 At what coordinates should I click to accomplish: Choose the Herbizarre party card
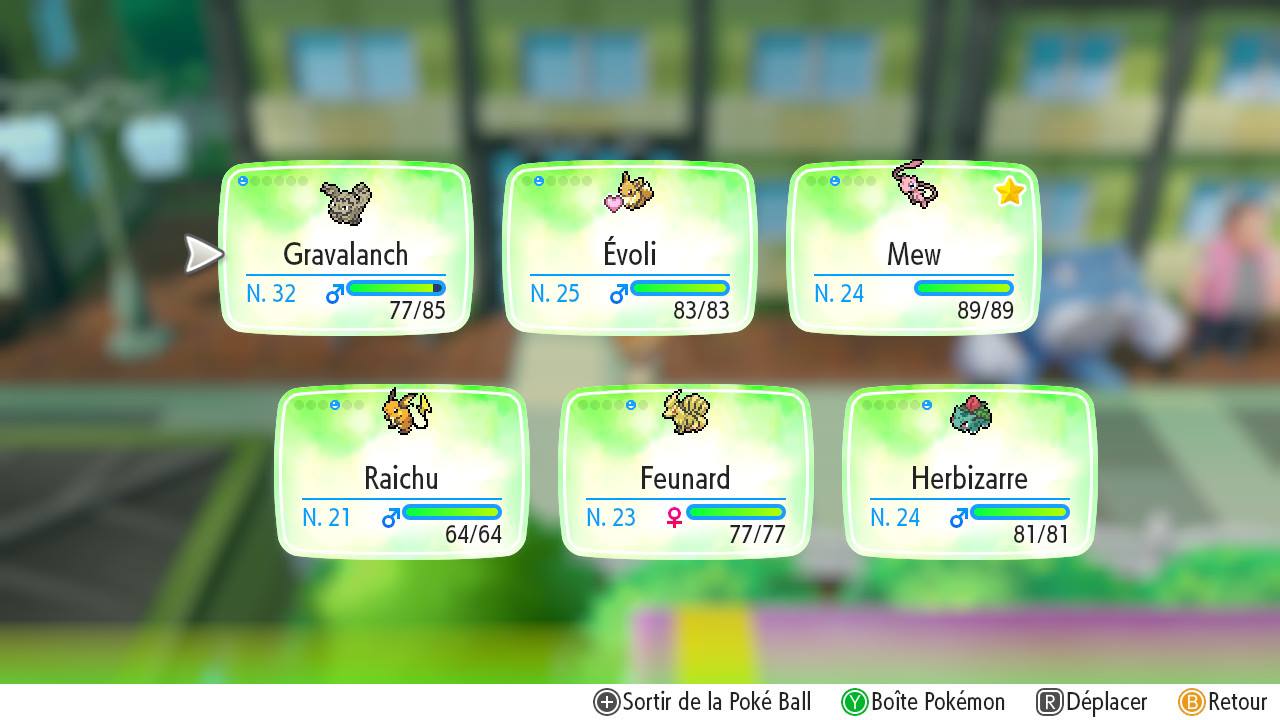969,472
